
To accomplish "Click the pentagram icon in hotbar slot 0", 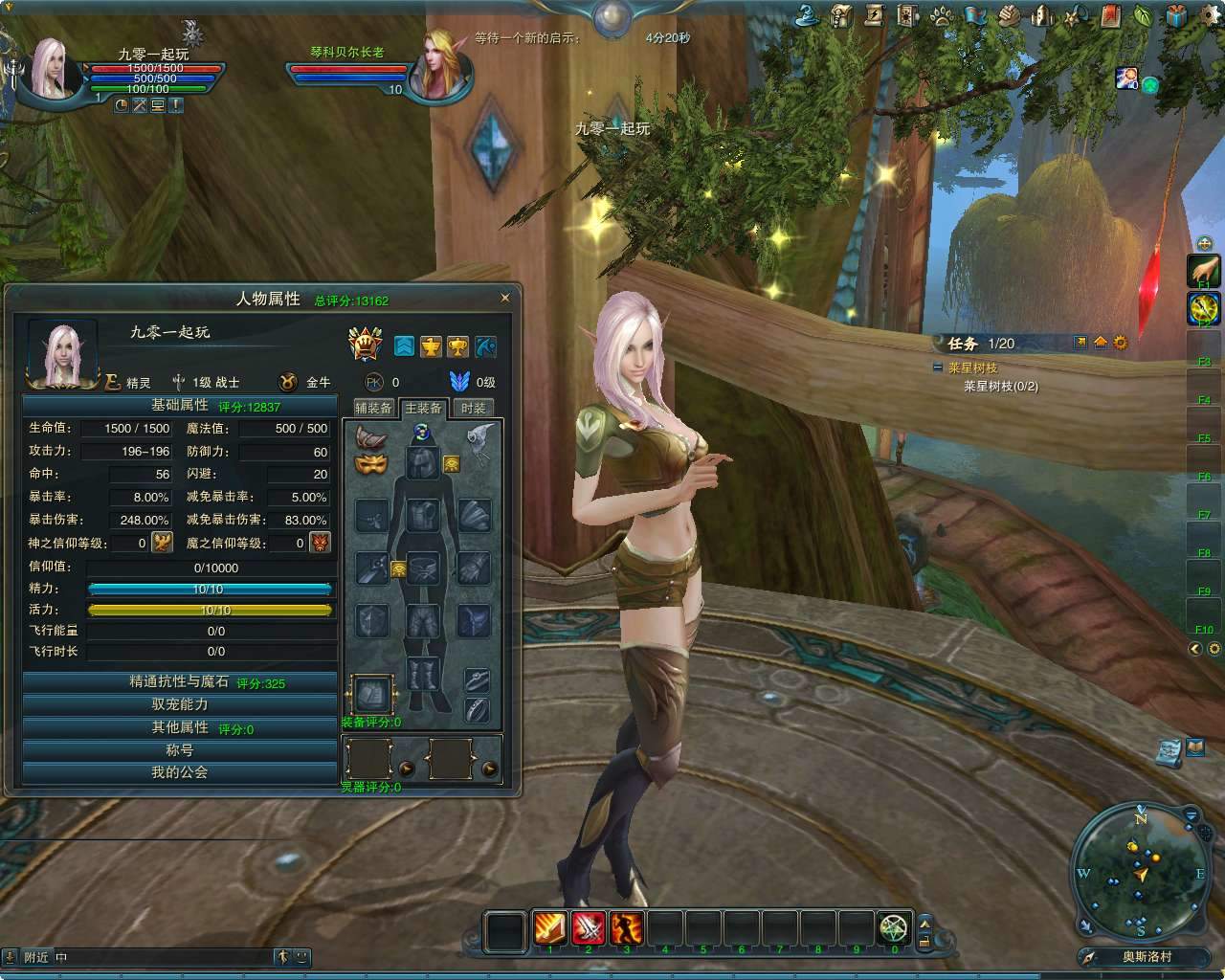I will (894, 927).
